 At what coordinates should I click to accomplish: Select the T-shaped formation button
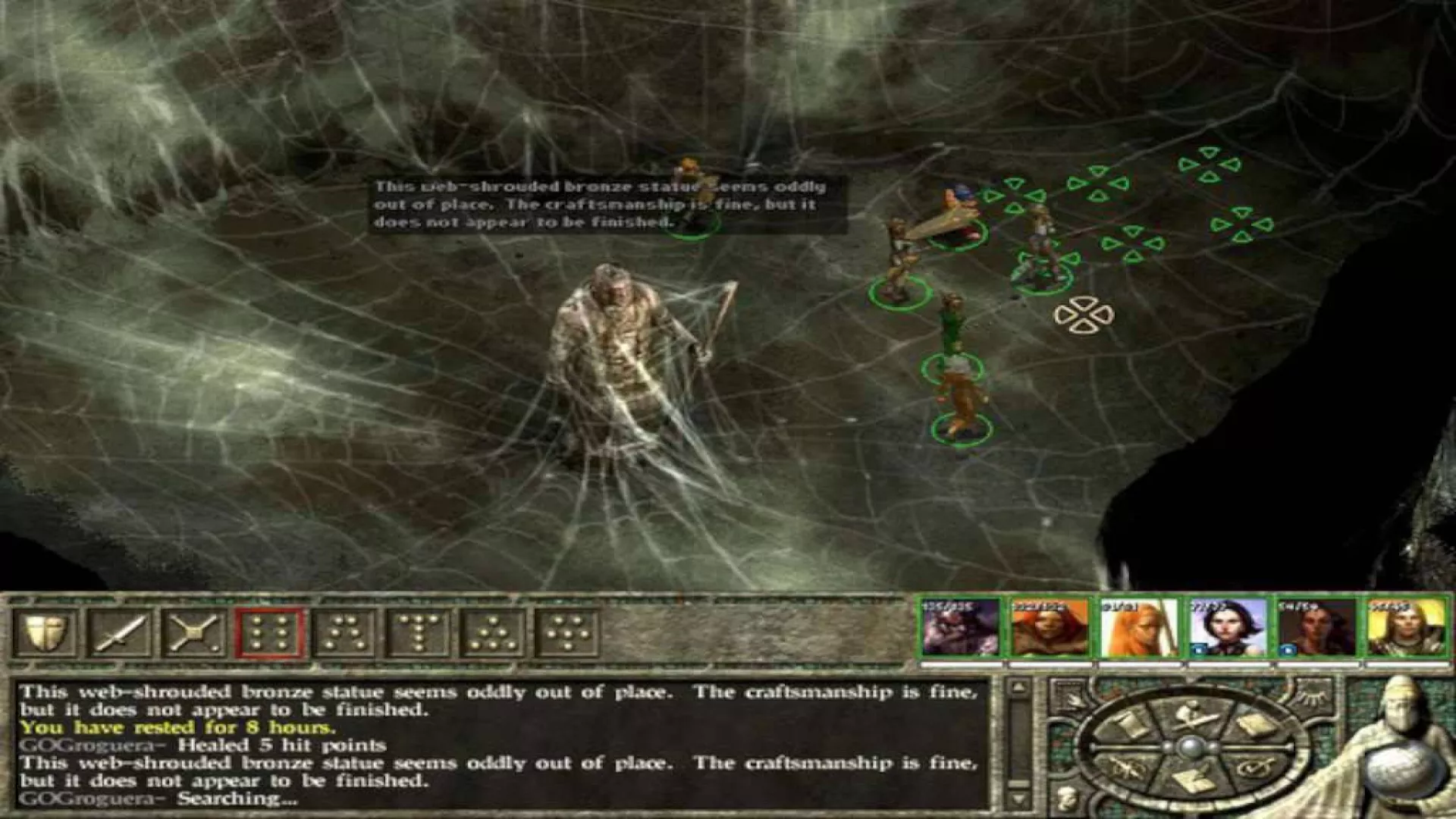(419, 632)
